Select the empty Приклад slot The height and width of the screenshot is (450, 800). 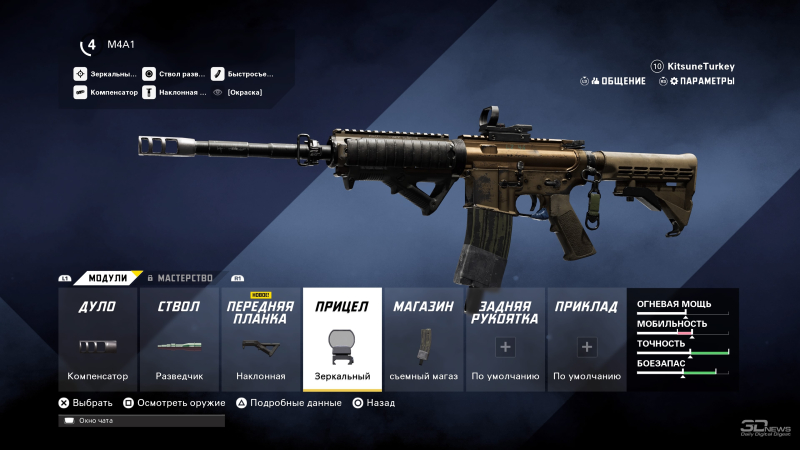586,340
